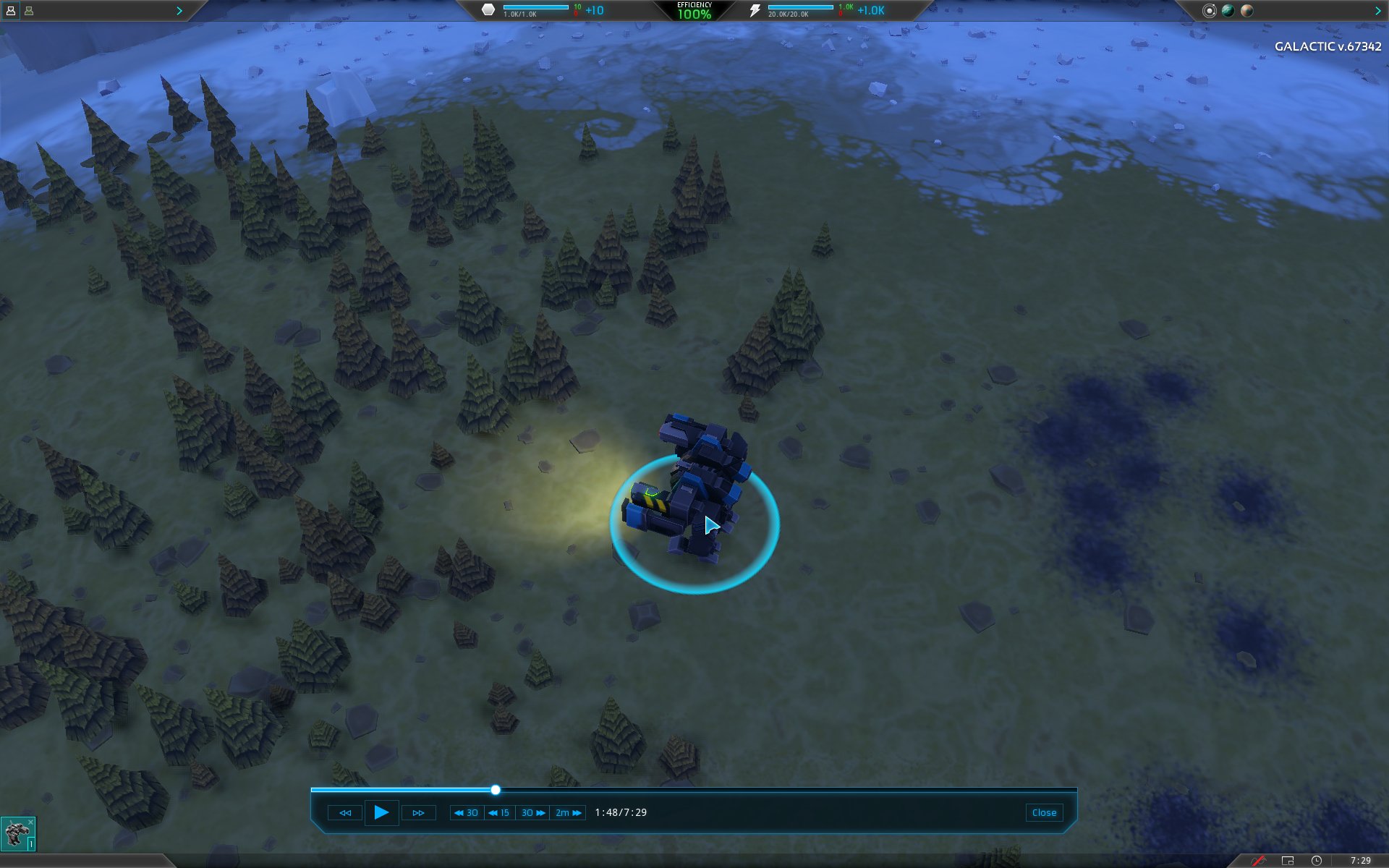This screenshot has width=1389, height=868.
Task: Click the replay timeline scrubber handle
Action: [496, 790]
